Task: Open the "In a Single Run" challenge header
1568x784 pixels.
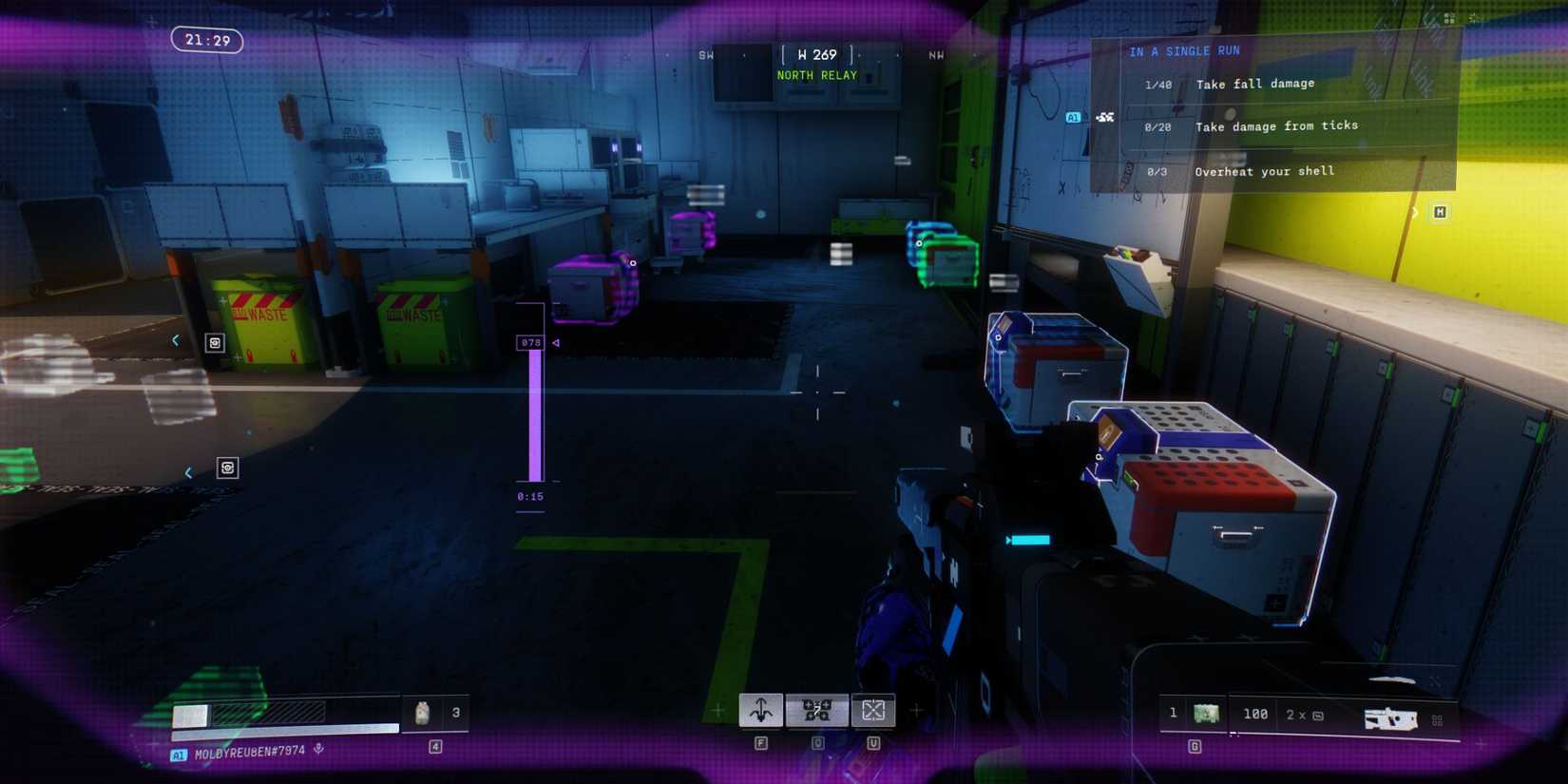Action: click(x=1184, y=51)
